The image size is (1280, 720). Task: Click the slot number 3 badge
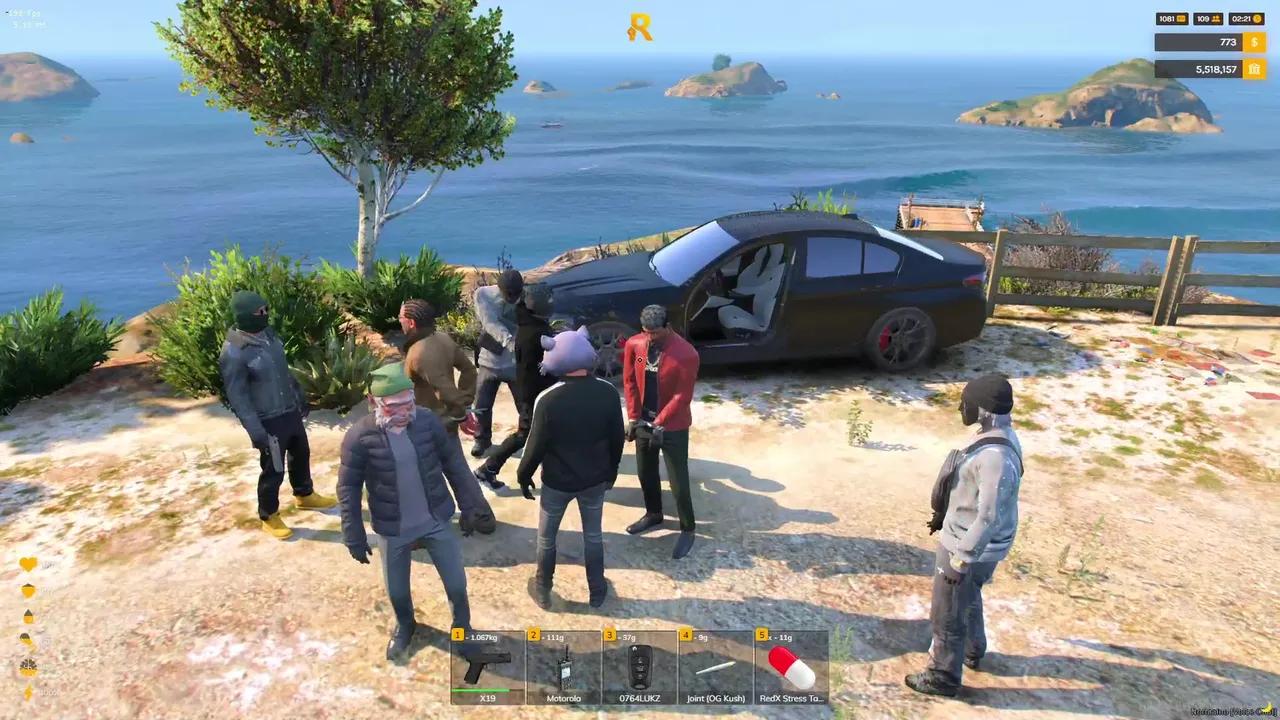tap(609, 634)
